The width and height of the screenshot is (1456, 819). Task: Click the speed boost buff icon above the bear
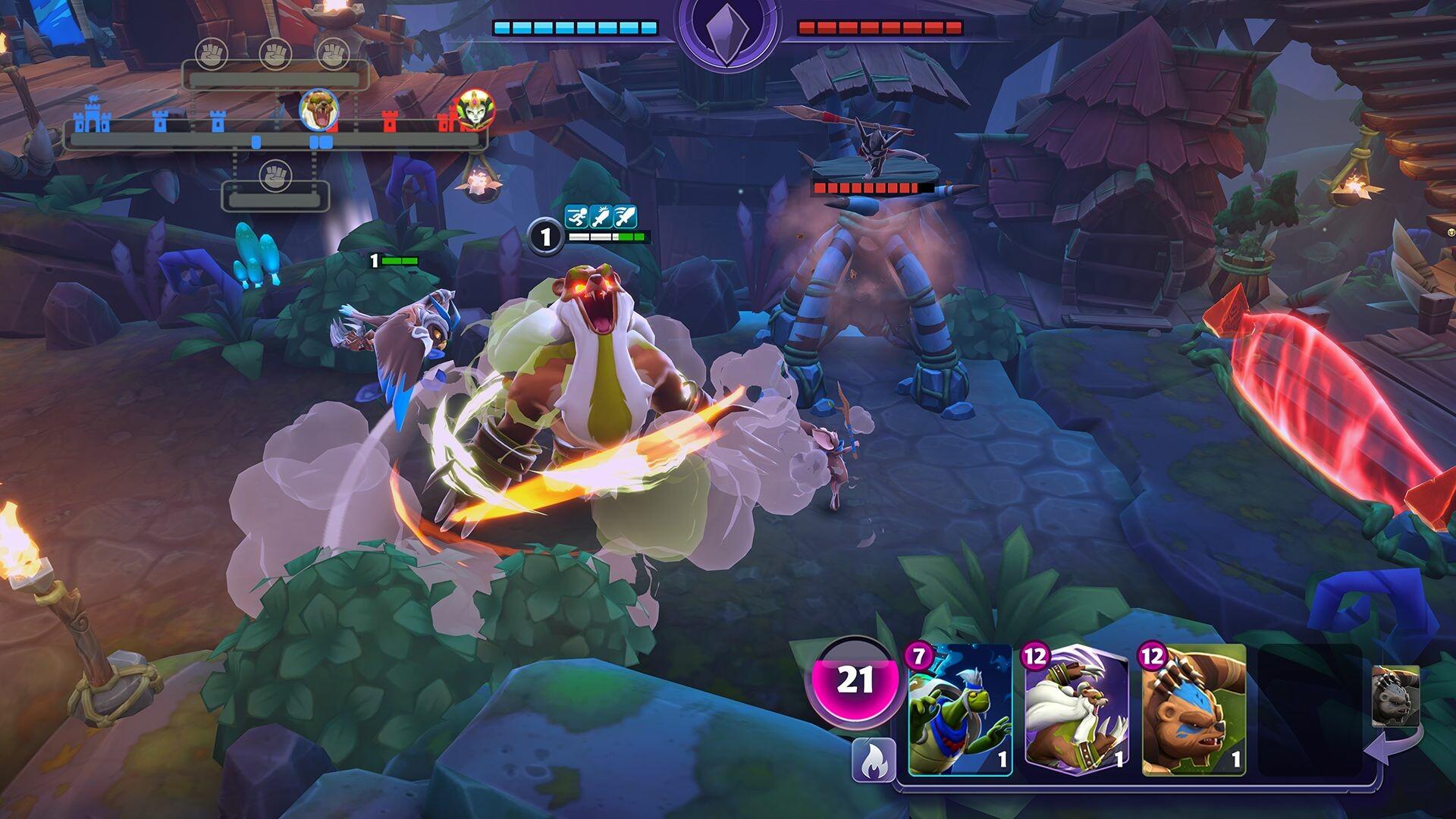(576, 216)
